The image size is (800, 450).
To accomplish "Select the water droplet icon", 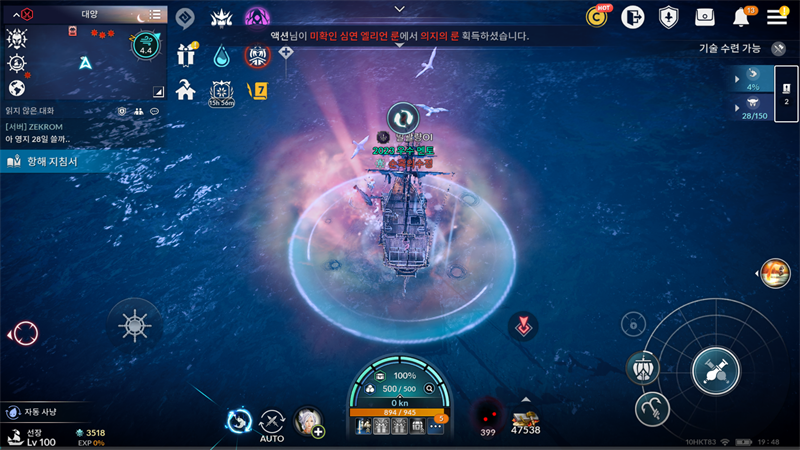I will (220, 55).
